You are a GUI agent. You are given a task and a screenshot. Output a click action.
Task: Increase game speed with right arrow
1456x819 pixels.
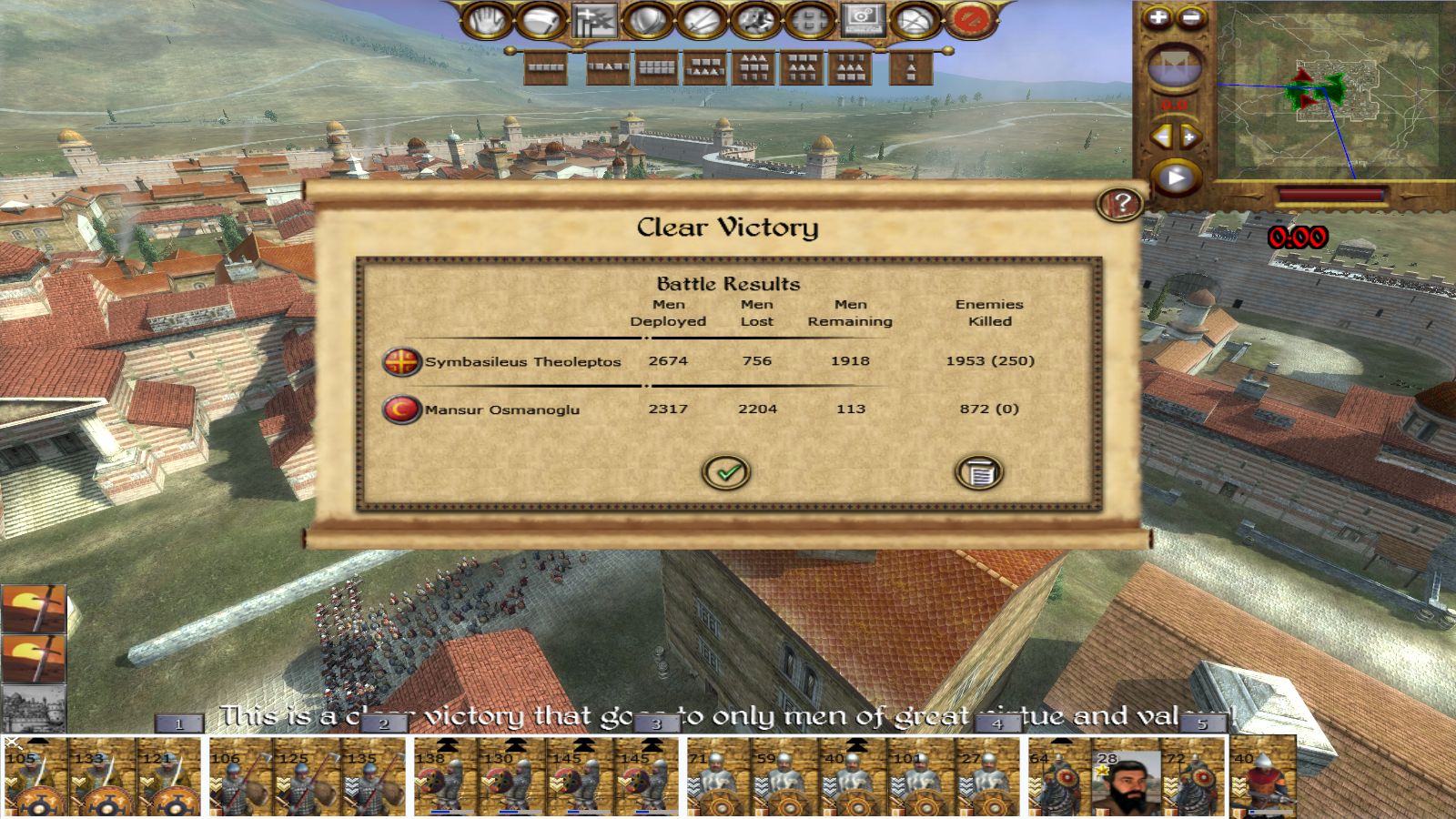pos(1190,137)
